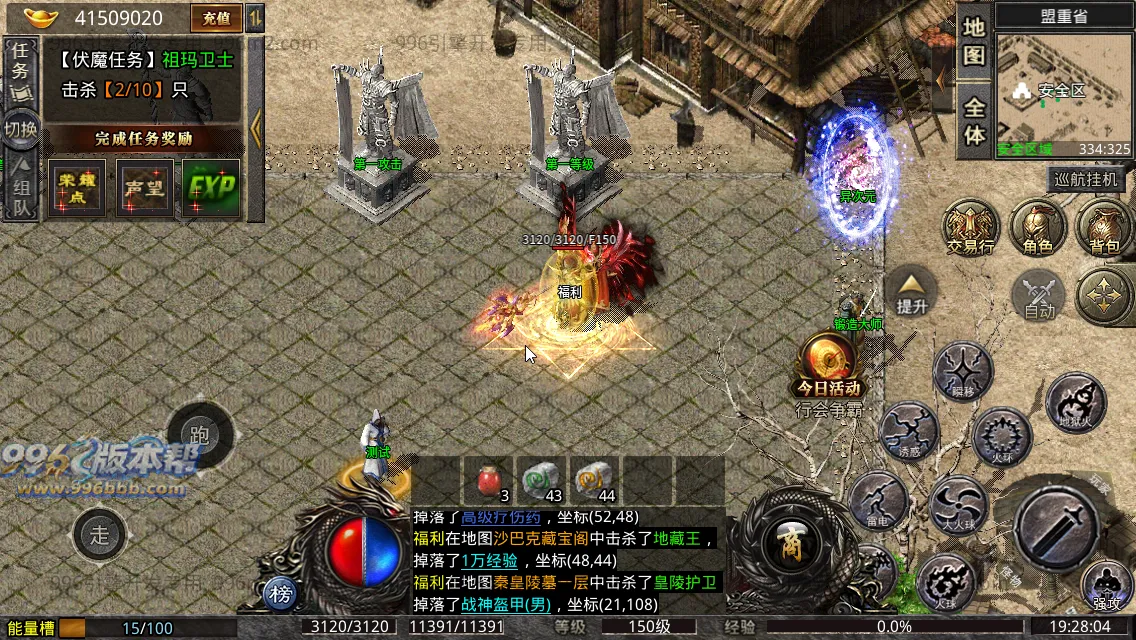Activate the sword basic attack button

(x=1058, y=524)
